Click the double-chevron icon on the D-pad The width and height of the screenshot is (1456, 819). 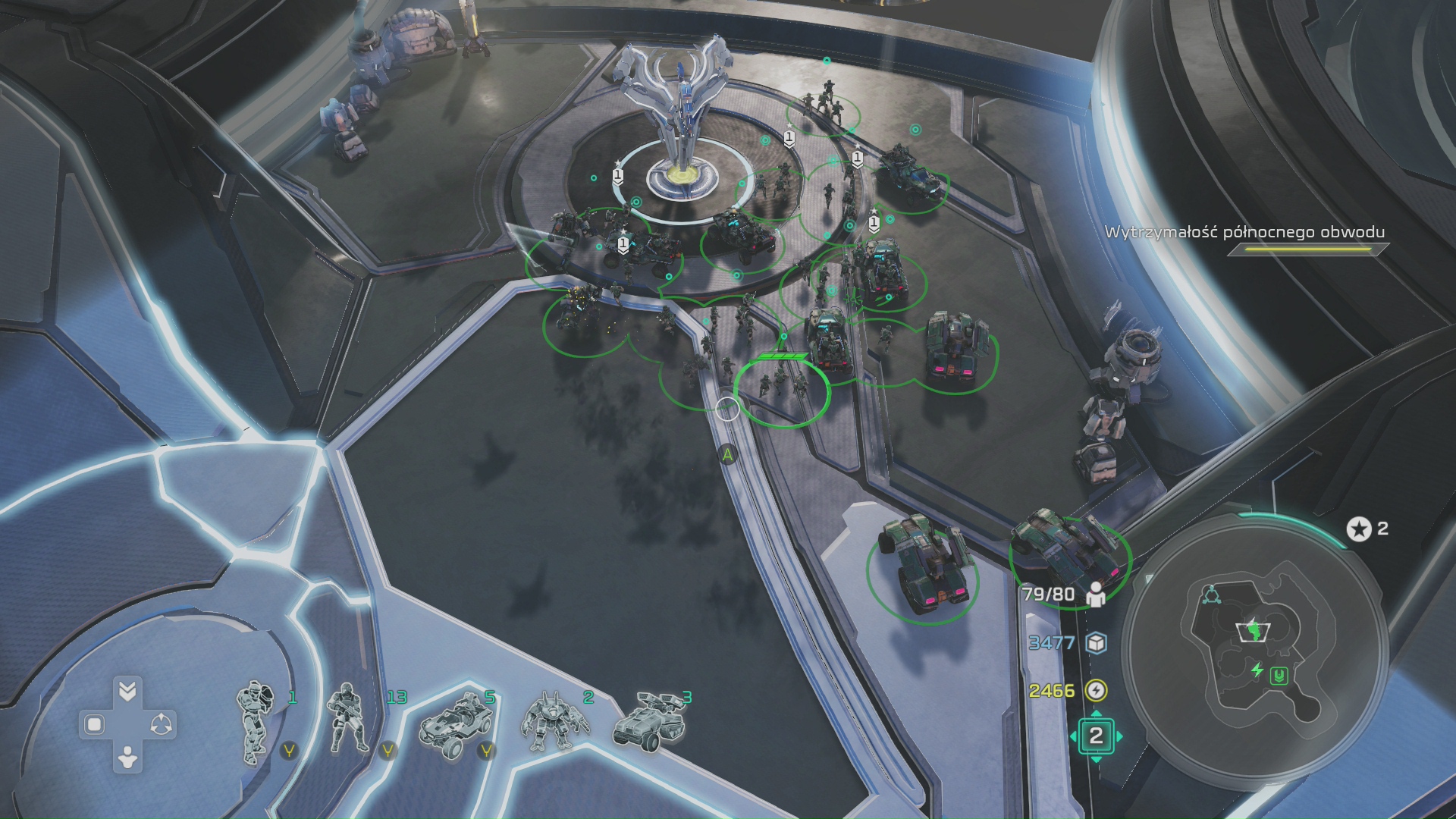127,691
